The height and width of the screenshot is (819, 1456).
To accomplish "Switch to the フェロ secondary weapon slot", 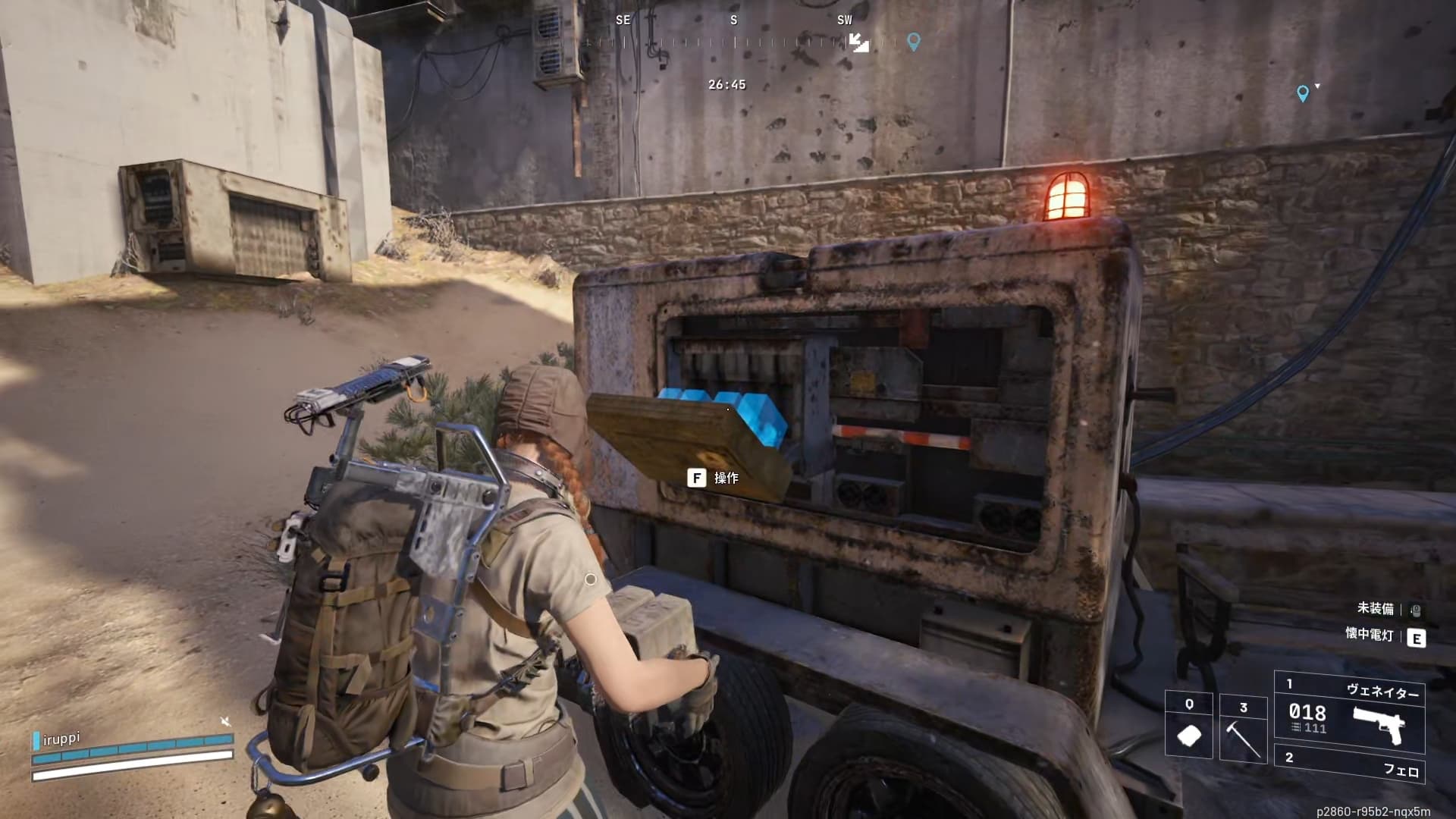I will click(x=1349, y=764).
